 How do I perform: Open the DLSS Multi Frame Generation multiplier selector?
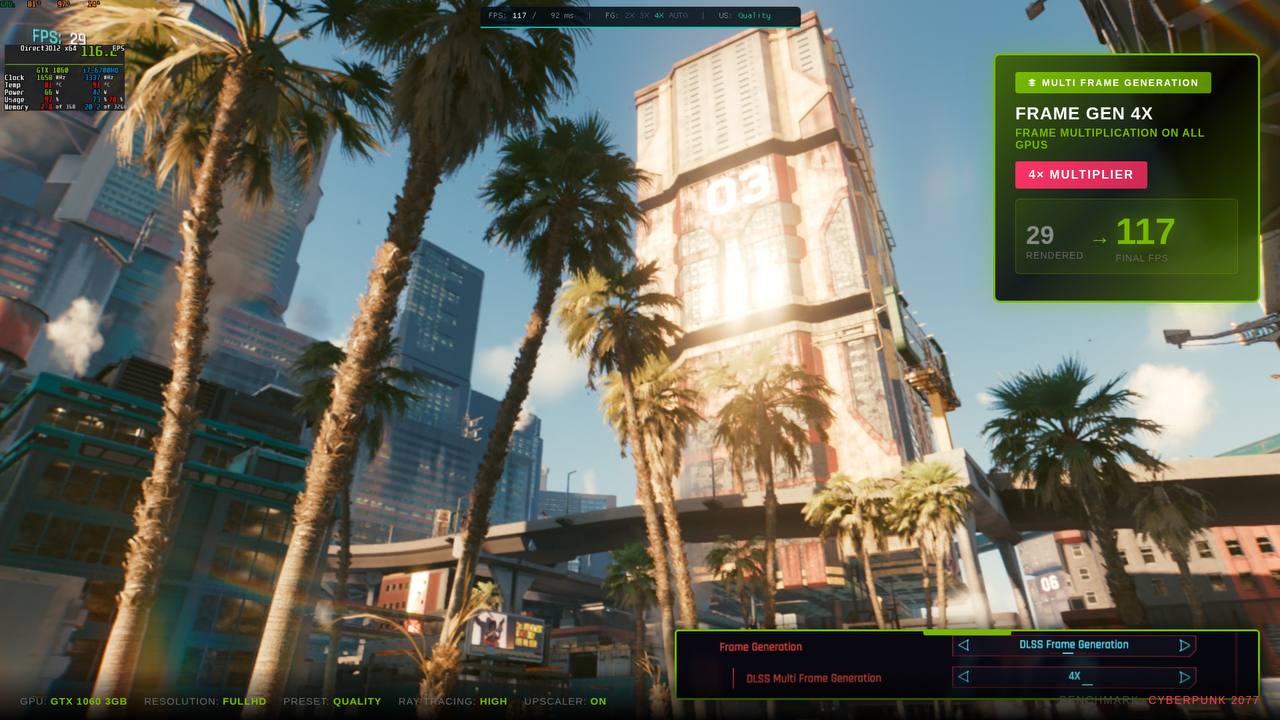[1073, 677]
